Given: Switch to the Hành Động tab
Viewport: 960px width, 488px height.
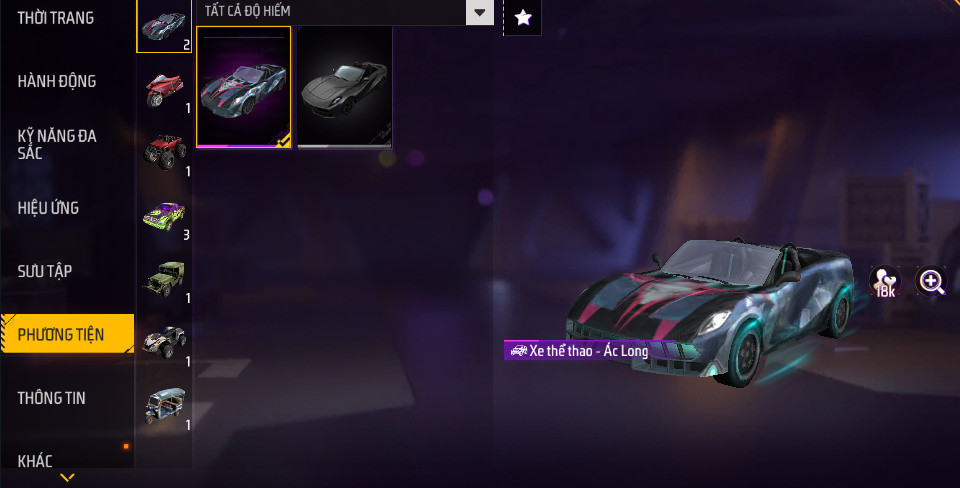Looking at the screenshot, I should point(57,81).
